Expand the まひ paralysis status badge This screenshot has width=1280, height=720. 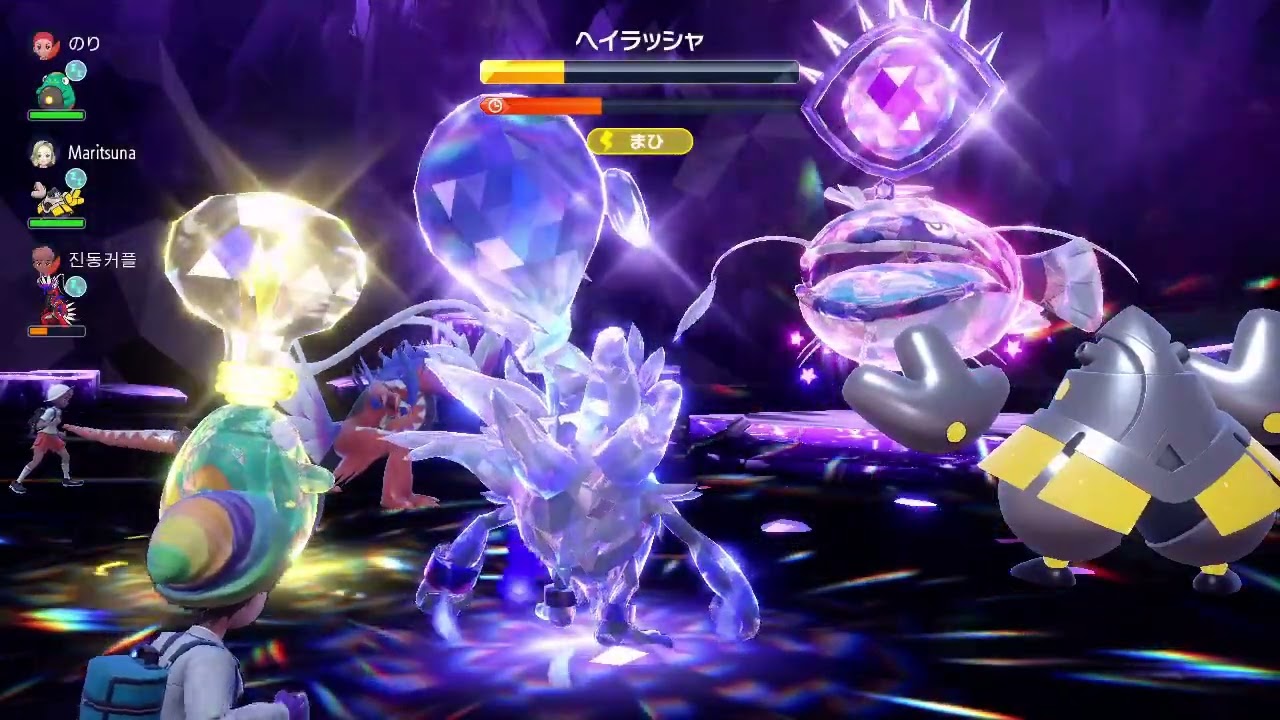click(640, 142)
